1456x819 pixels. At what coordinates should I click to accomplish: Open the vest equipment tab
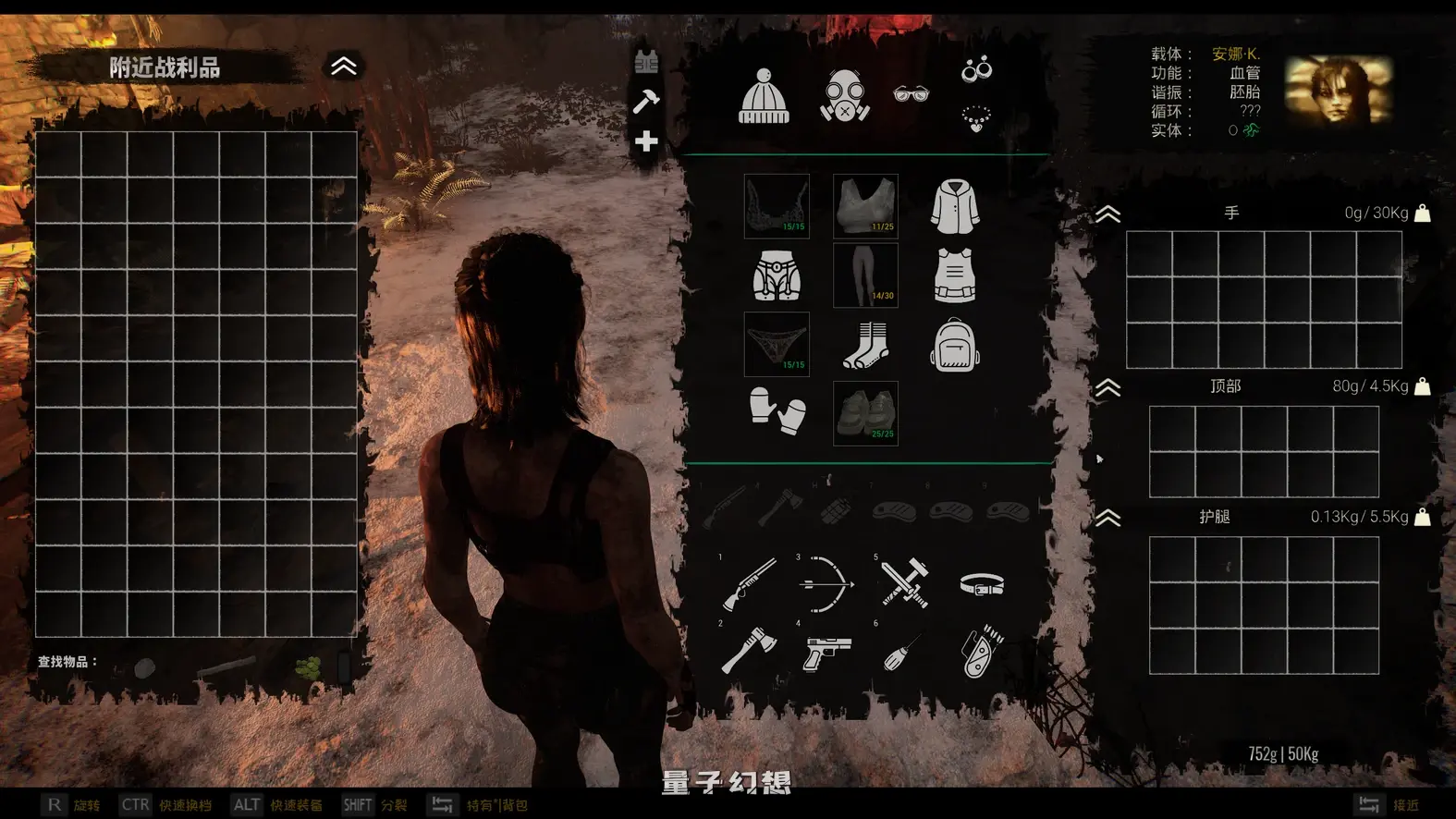(x=646, y=62)
